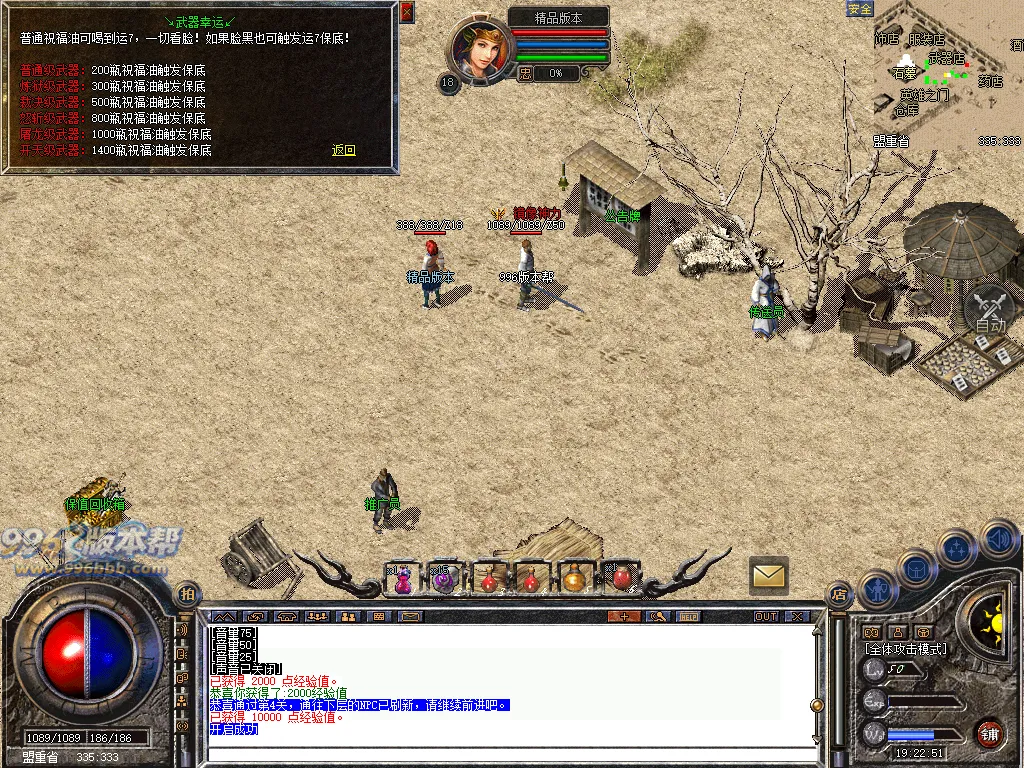Open the shop 店 round button
The width and height of the screenshot is (1024, 768).
[838, 594]
